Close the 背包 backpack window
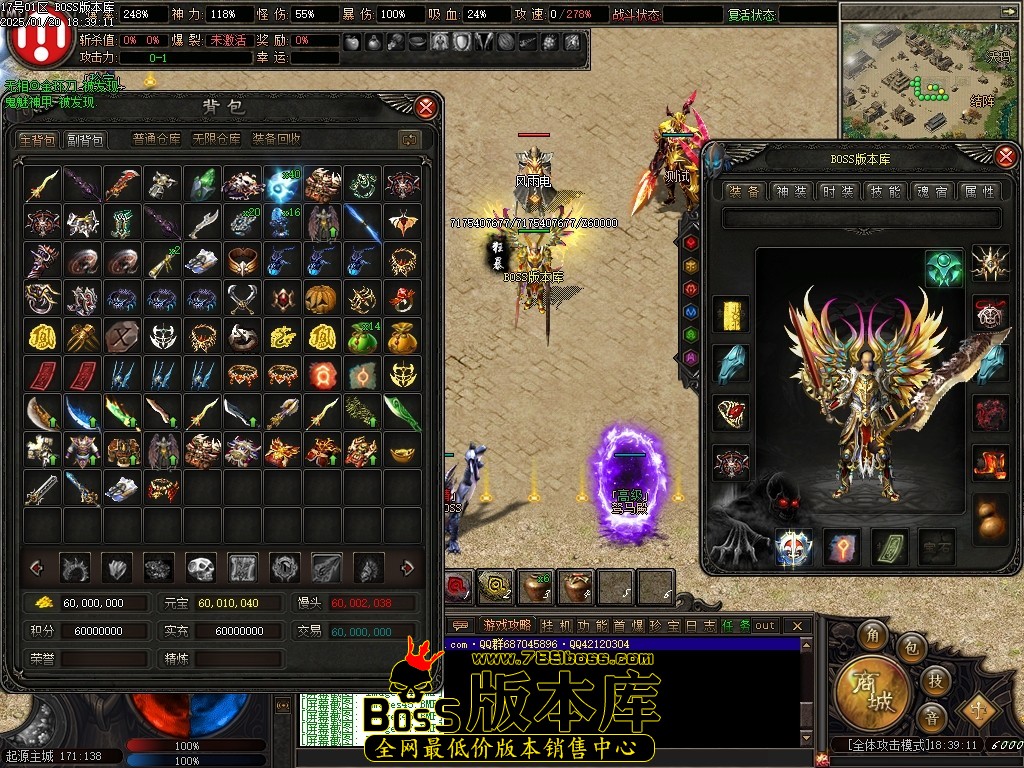This screenshot has height=768, width=1024. click(426, 107)
